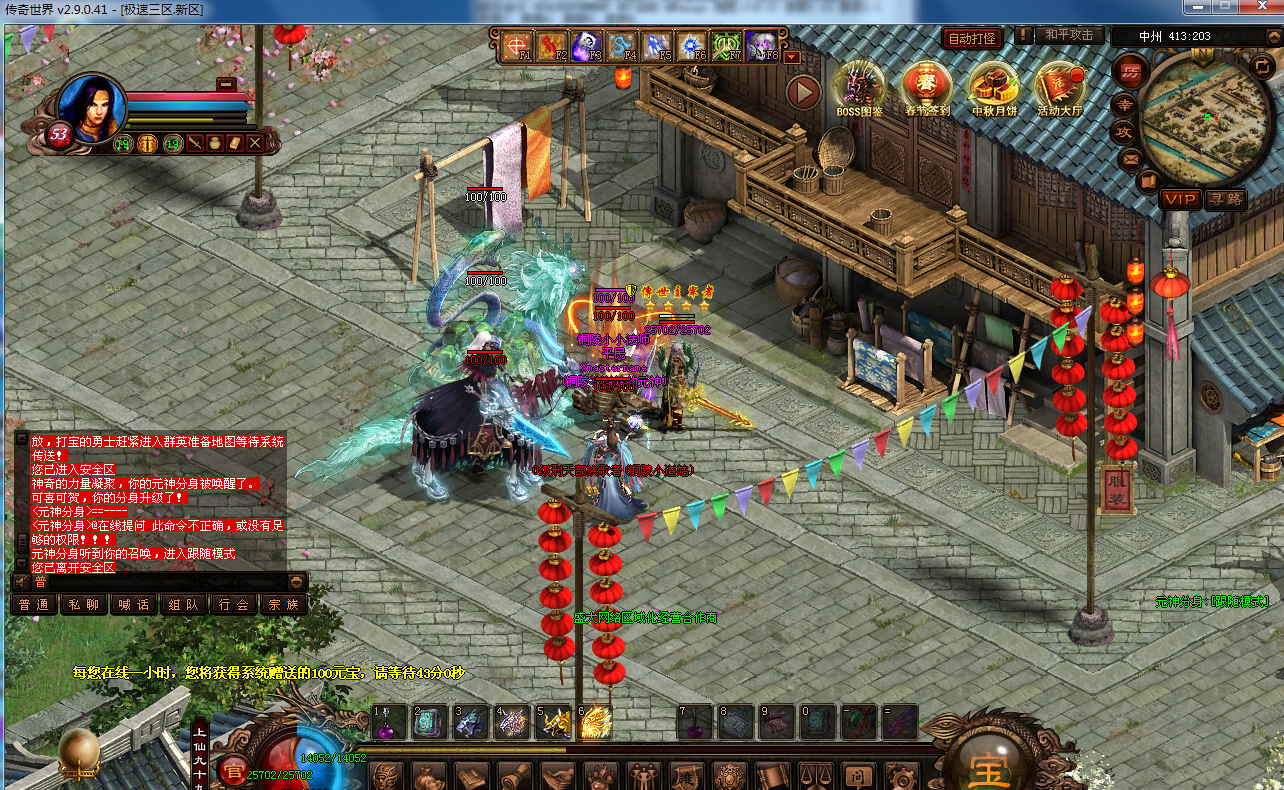The width and height of the screenshot is (1284, 790).
Task: Choose the 组队 team chat tab
Action: (184, 604)
